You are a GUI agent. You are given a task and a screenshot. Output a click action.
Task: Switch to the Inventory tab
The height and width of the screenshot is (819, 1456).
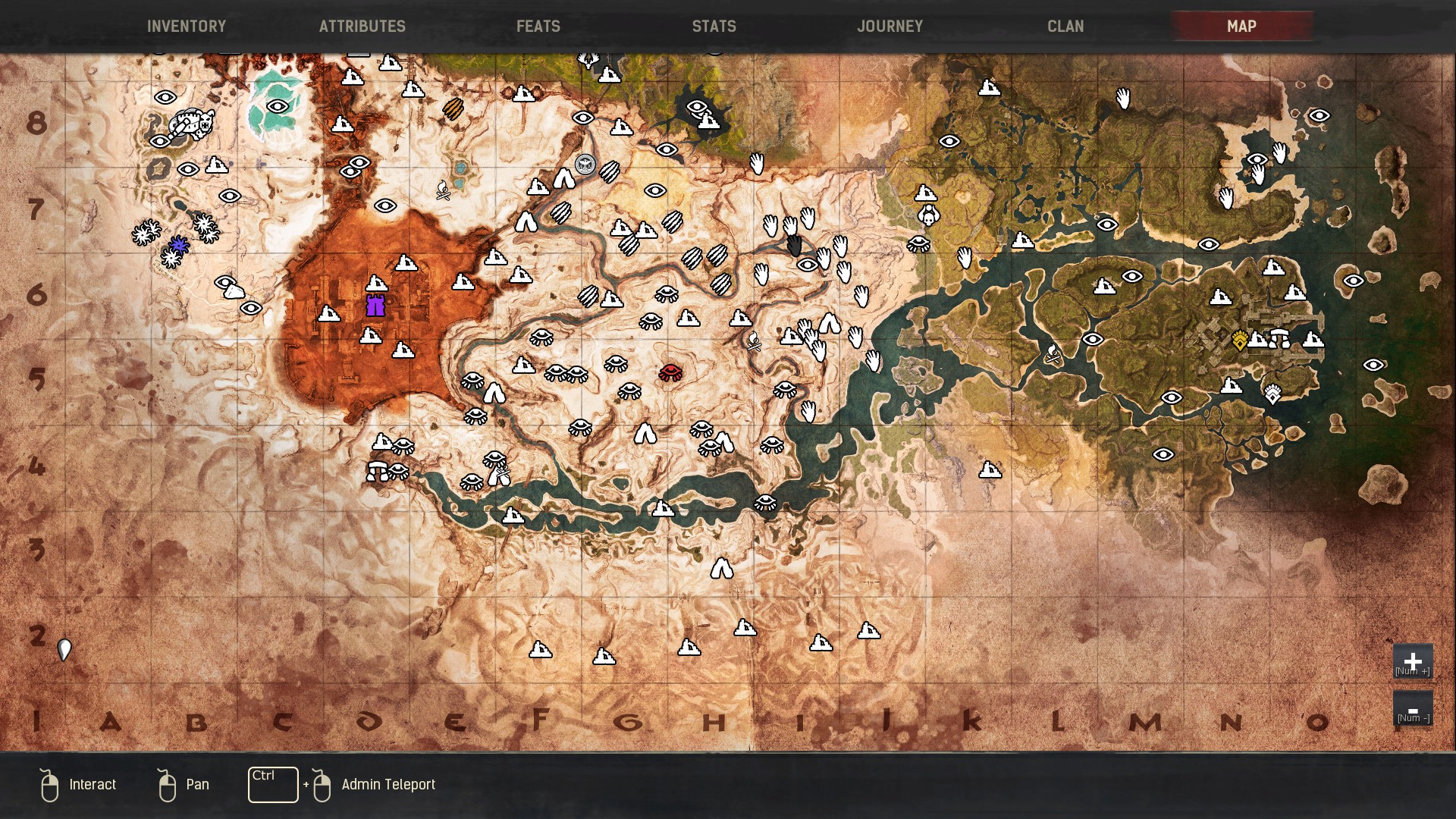tap(187, 26)
